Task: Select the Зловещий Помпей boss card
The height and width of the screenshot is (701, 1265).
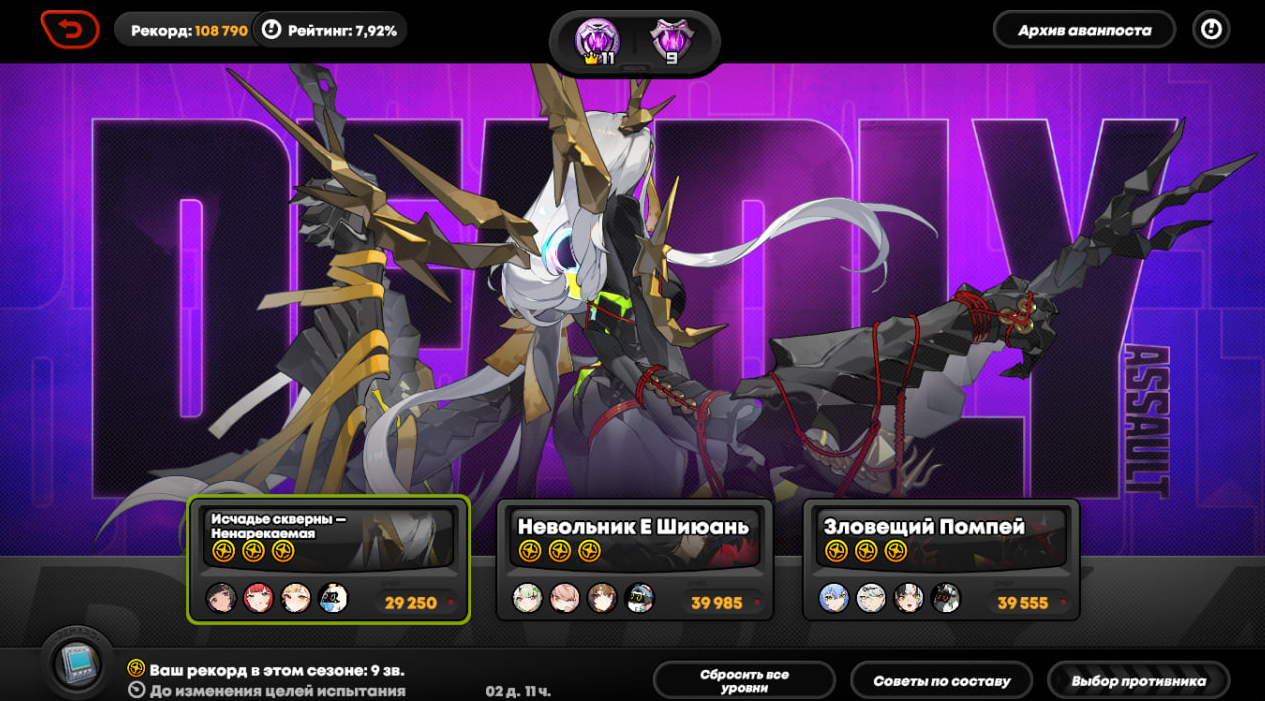Action: point(940,559)
